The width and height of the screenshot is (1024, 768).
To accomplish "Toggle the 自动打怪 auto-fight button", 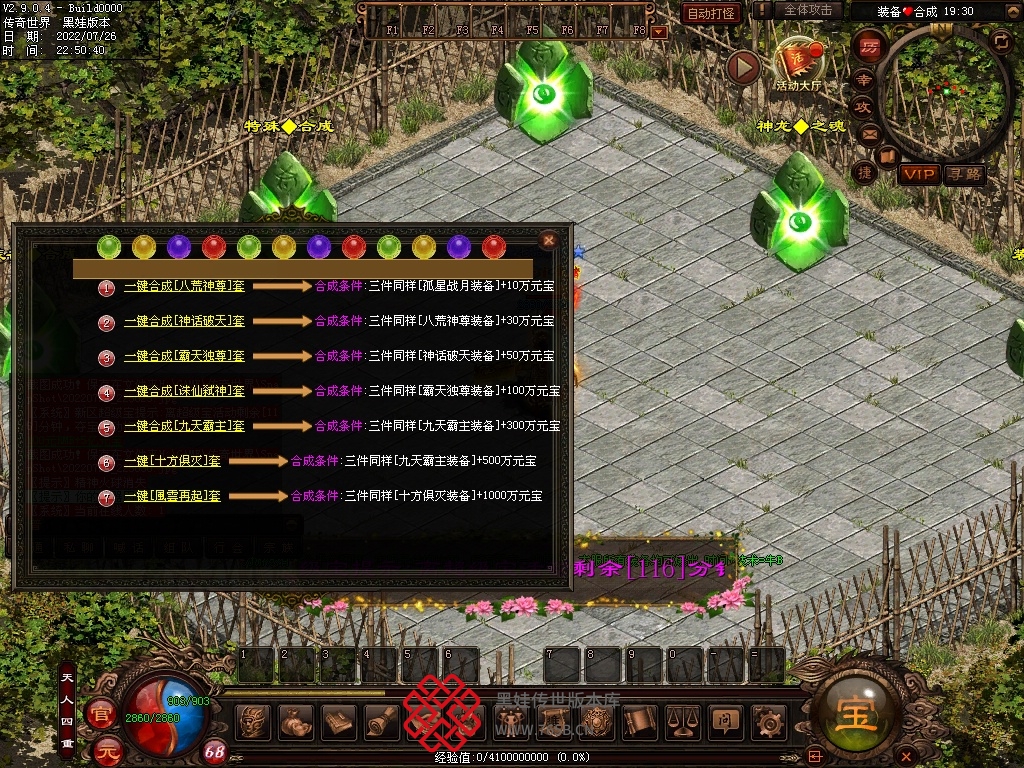I will (711, 13).
